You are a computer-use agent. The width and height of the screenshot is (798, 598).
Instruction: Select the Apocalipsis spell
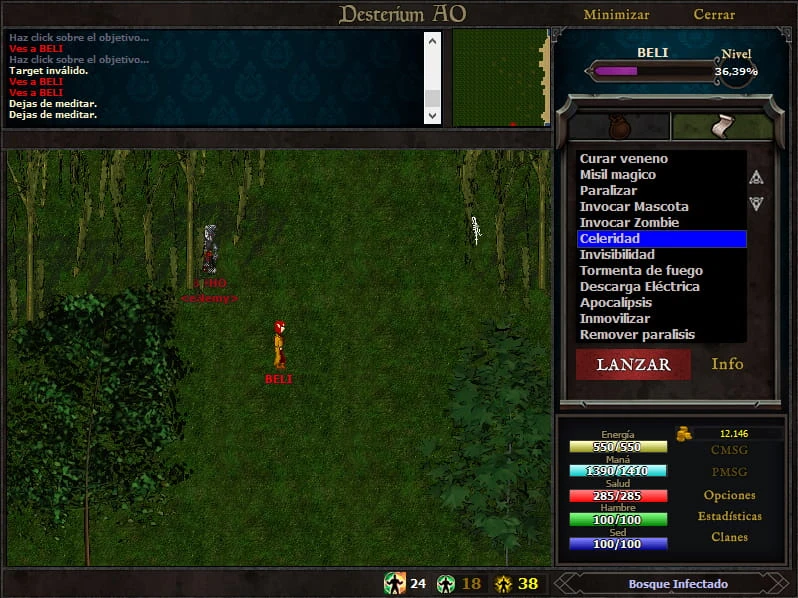pos(616,303)
